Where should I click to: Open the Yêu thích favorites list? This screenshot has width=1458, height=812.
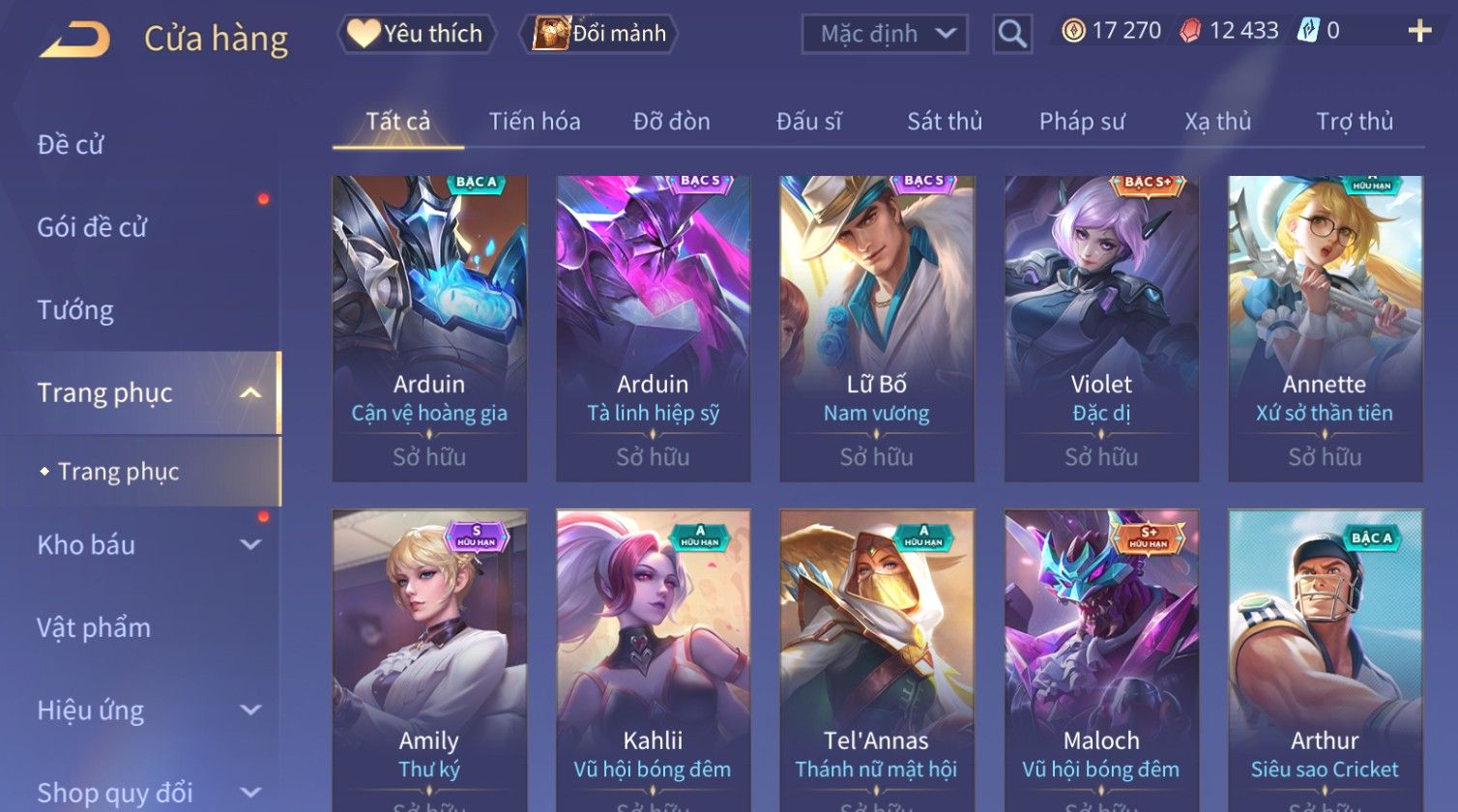[x=417, y=34]
